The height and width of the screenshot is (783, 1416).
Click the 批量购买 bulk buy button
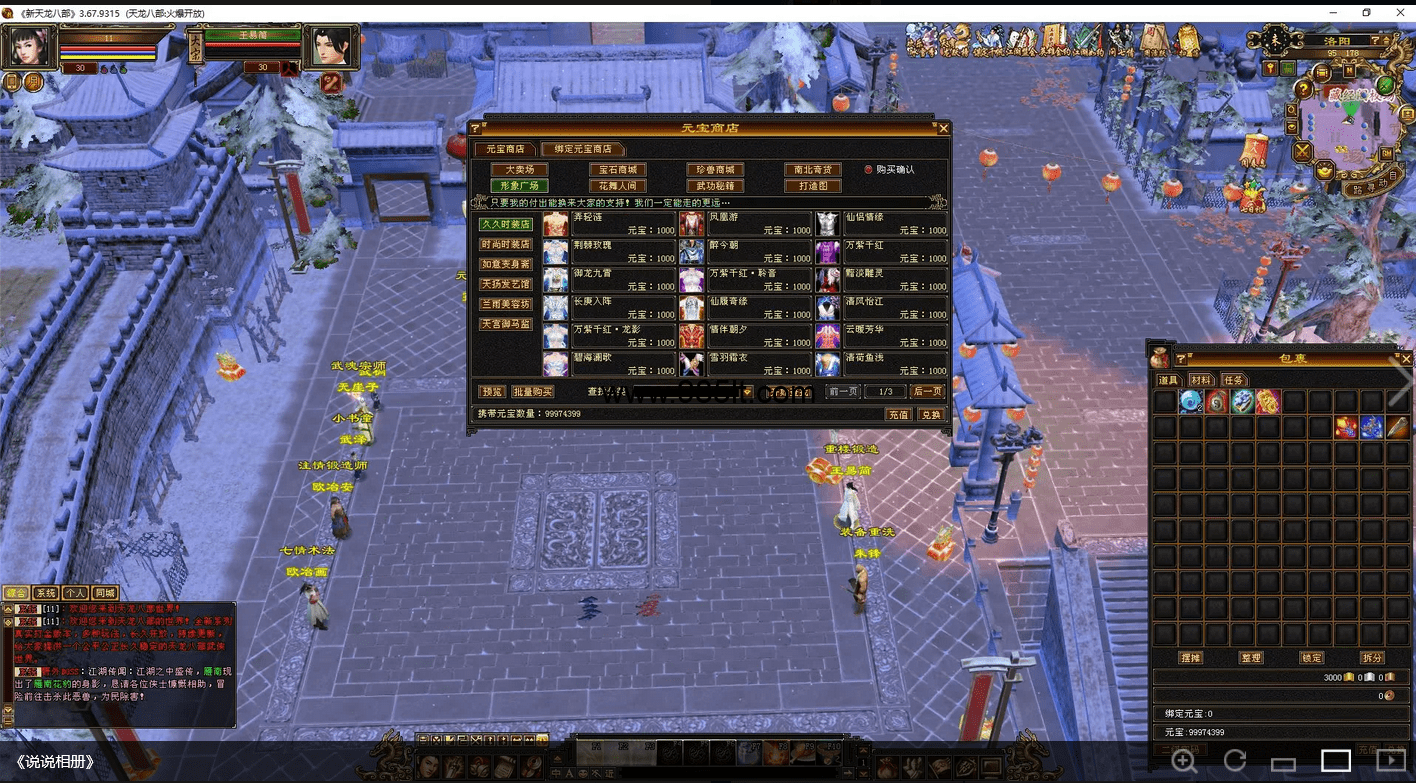532,392
